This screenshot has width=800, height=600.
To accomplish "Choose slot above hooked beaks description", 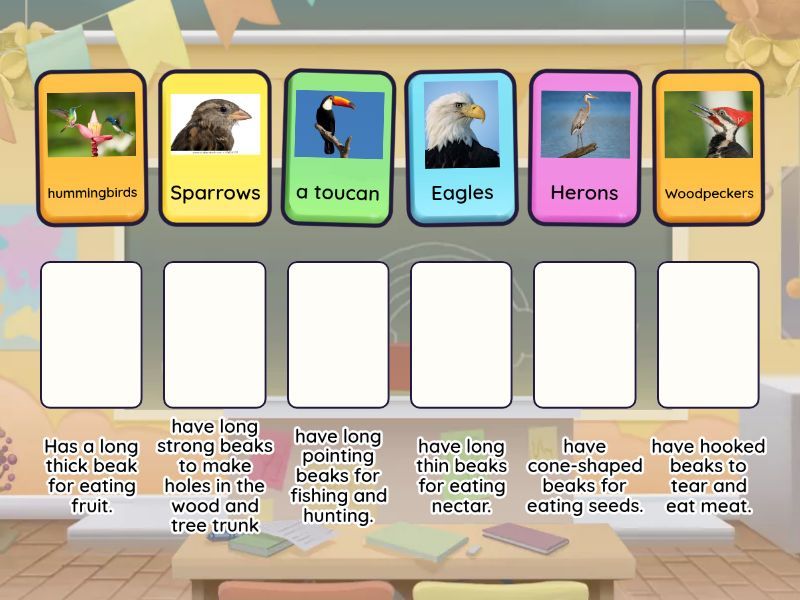I will click(708, 334).
